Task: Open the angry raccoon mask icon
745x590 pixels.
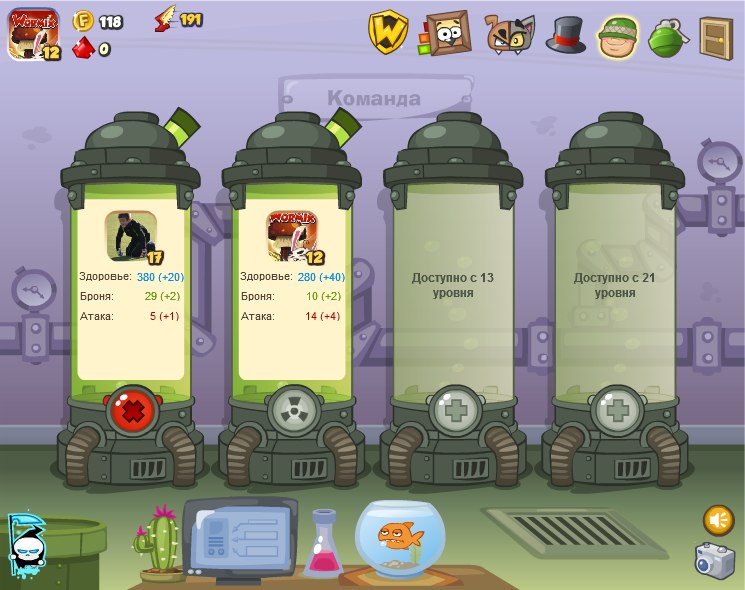Action: coord(509,34)
